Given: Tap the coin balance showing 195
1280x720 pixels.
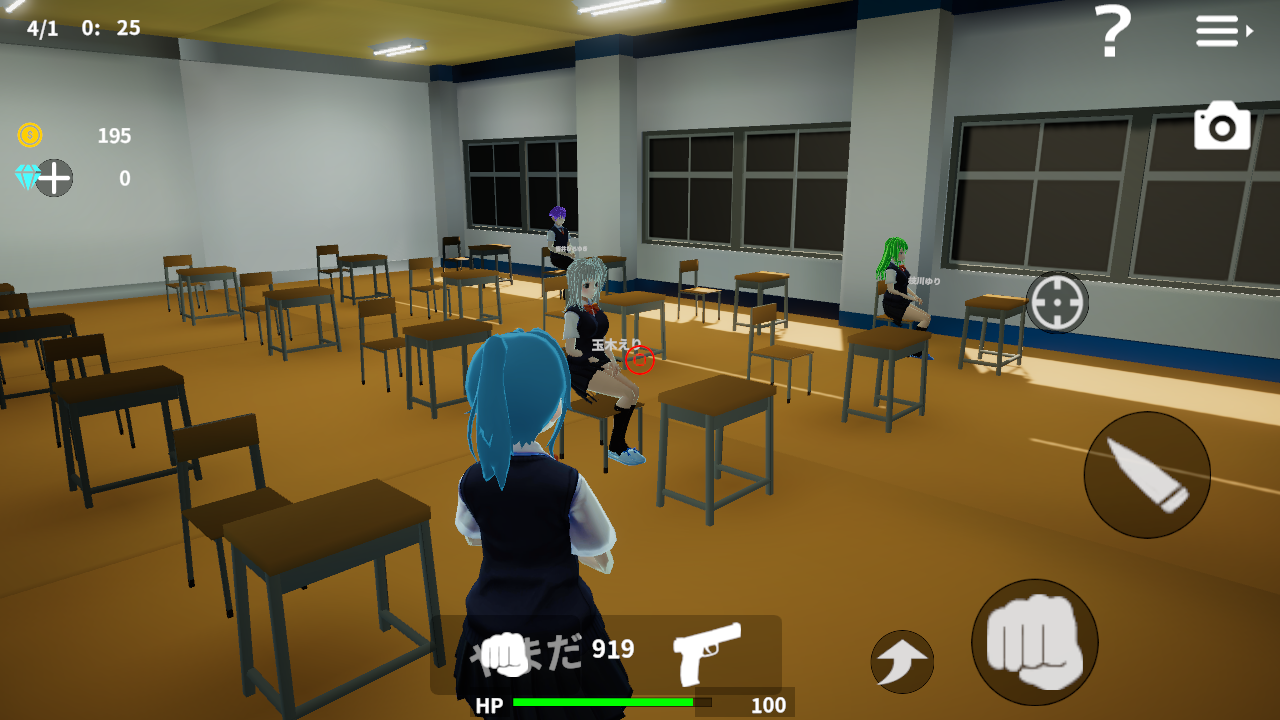Looking at the screenshot, I should pyautogui.click(x=112, y=136).
